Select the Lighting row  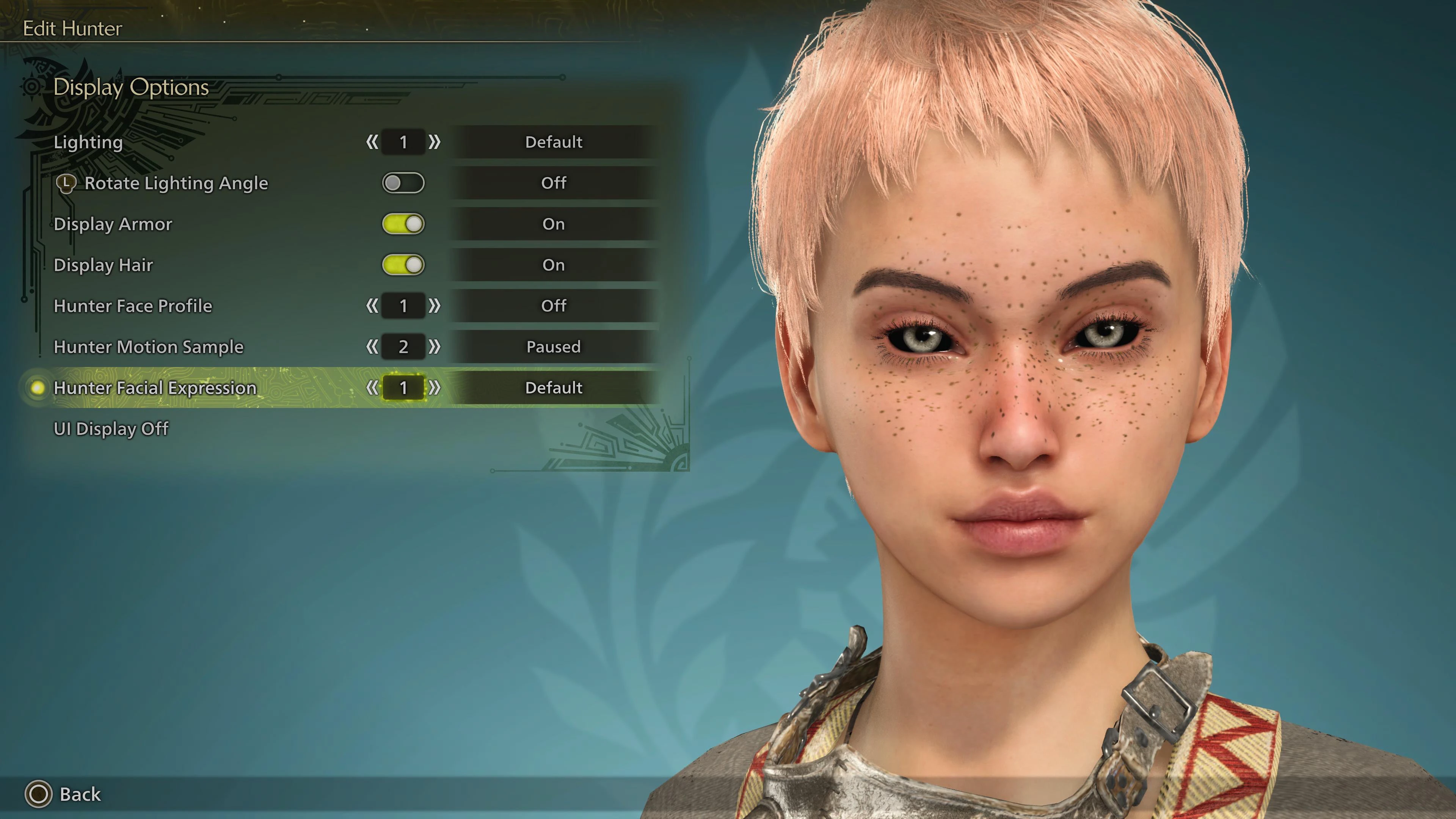[x=88, y=143]
